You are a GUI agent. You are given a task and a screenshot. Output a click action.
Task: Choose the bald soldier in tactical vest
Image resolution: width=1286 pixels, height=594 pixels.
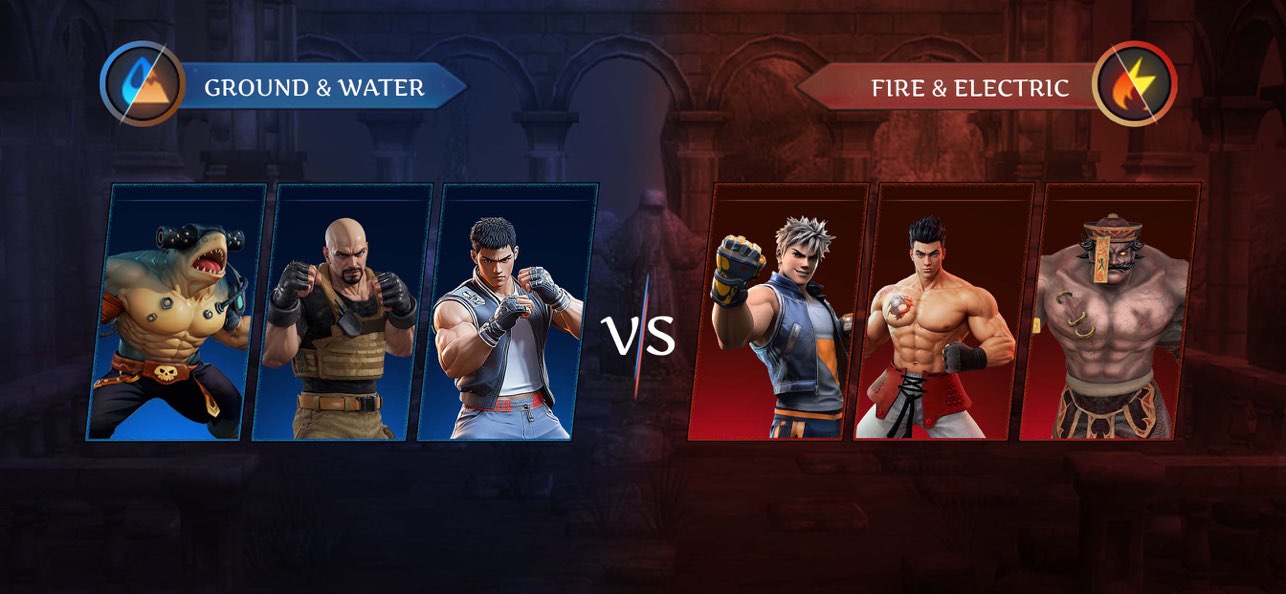[x=341, y=312]
